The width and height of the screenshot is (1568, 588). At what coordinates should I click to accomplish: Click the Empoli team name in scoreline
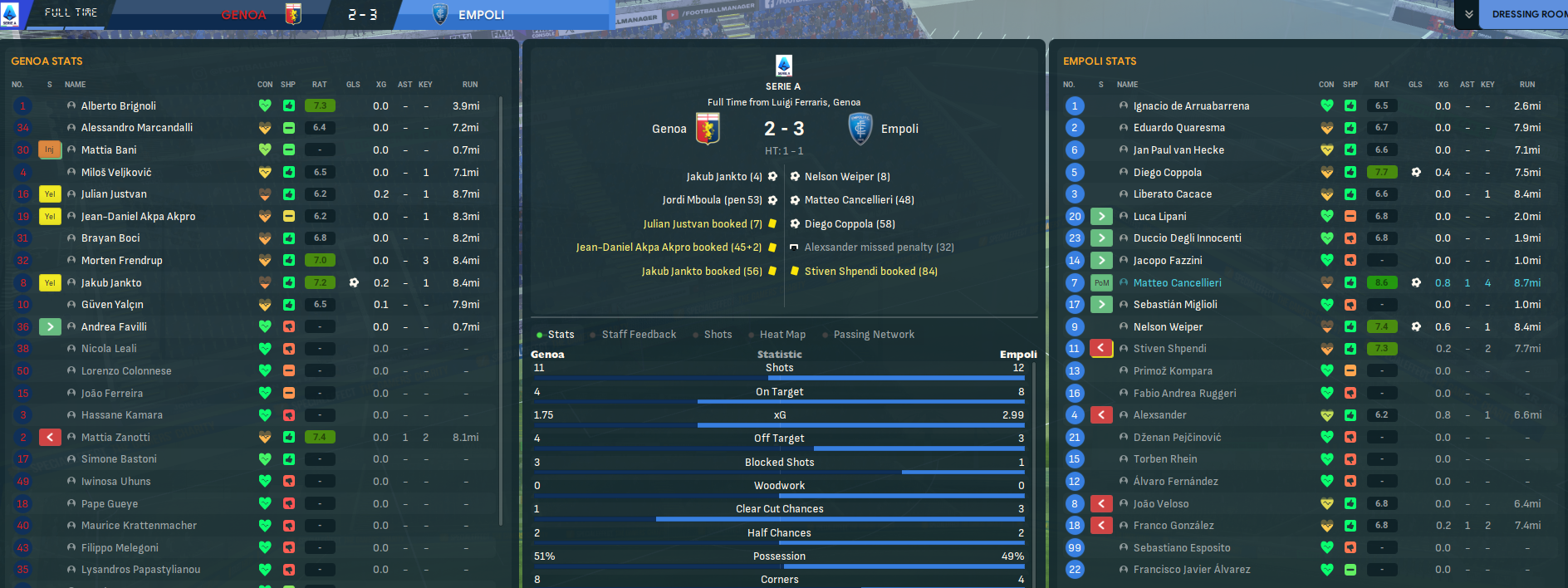click(899, 129)
